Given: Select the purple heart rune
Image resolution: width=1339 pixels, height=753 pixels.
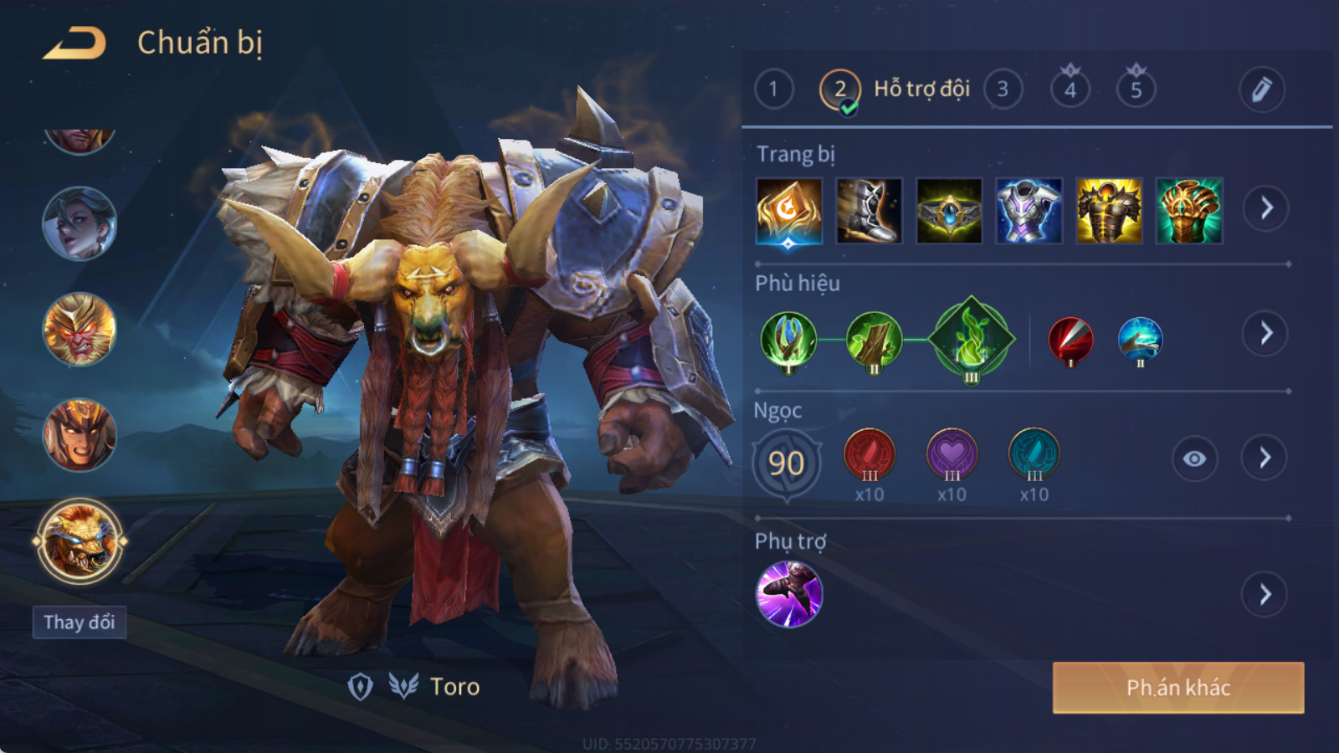Looking at the screenshot, I should click(951, 455).
